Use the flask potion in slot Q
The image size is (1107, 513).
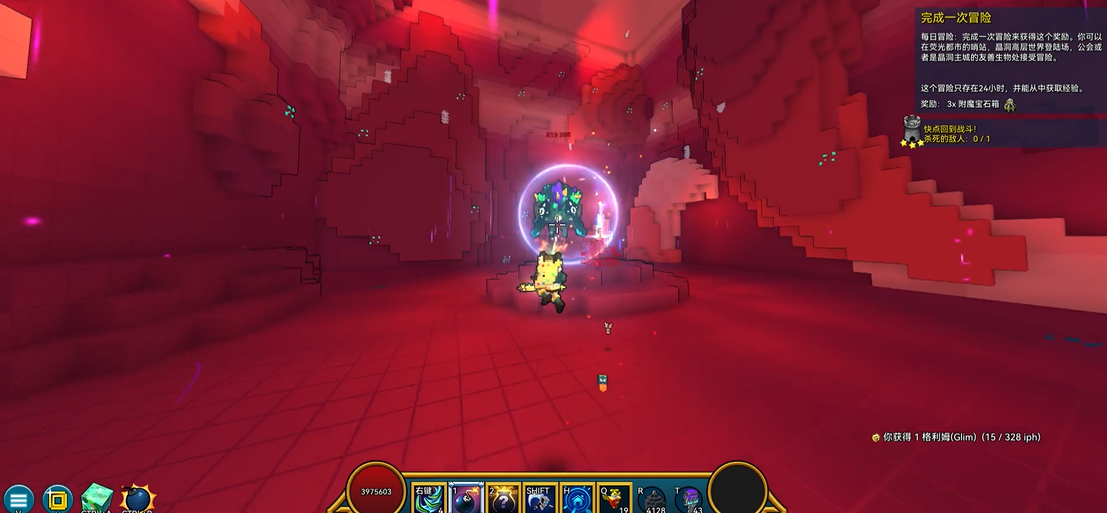click(x=615, y=499)
